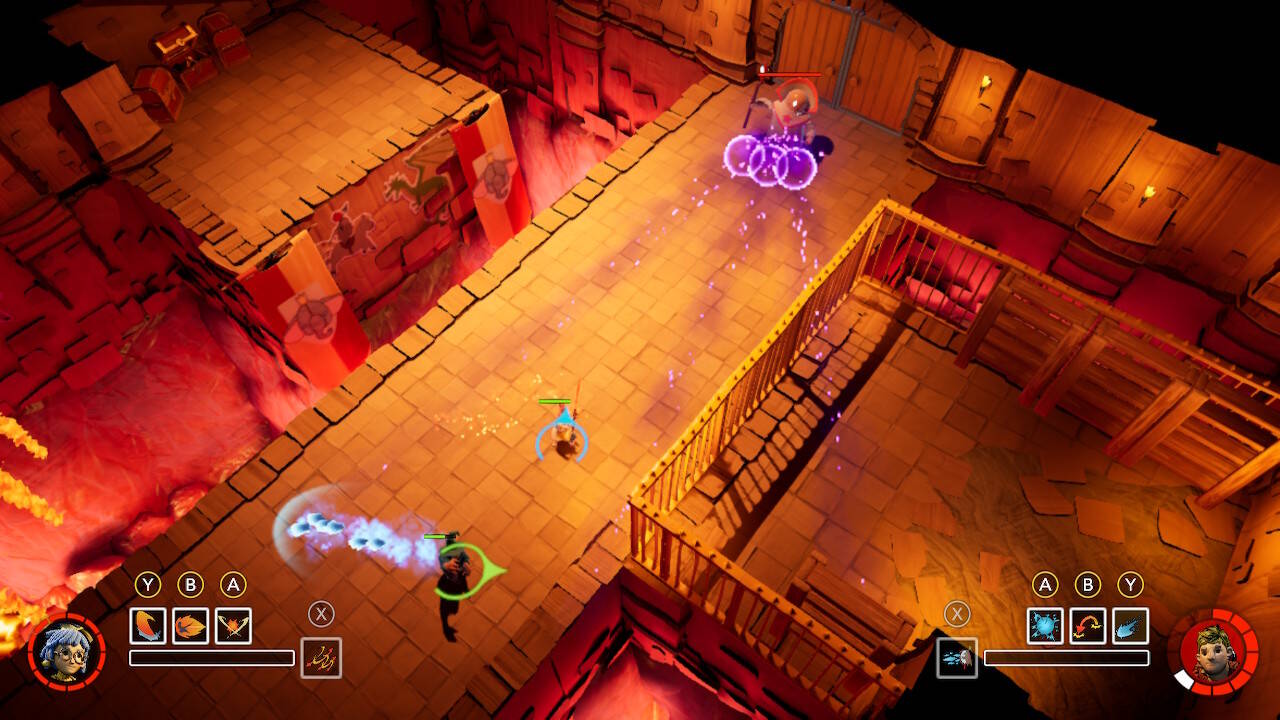Activate the orange feather slash ability
Viewport: 1280px width, 720px height.
[148, 626]
